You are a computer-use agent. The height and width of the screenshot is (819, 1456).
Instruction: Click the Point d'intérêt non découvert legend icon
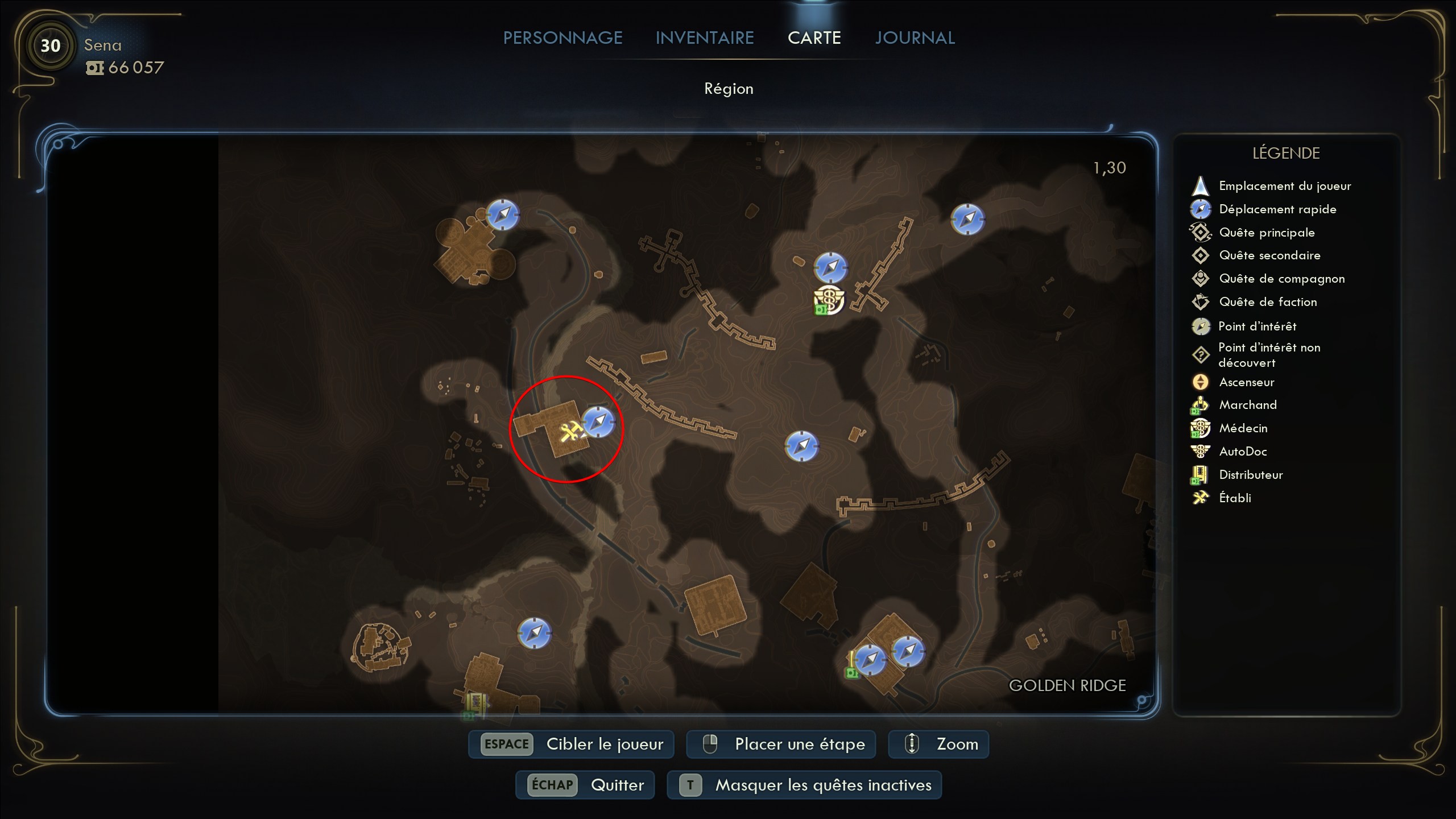pyautogui.click(x=1201, y=354)
